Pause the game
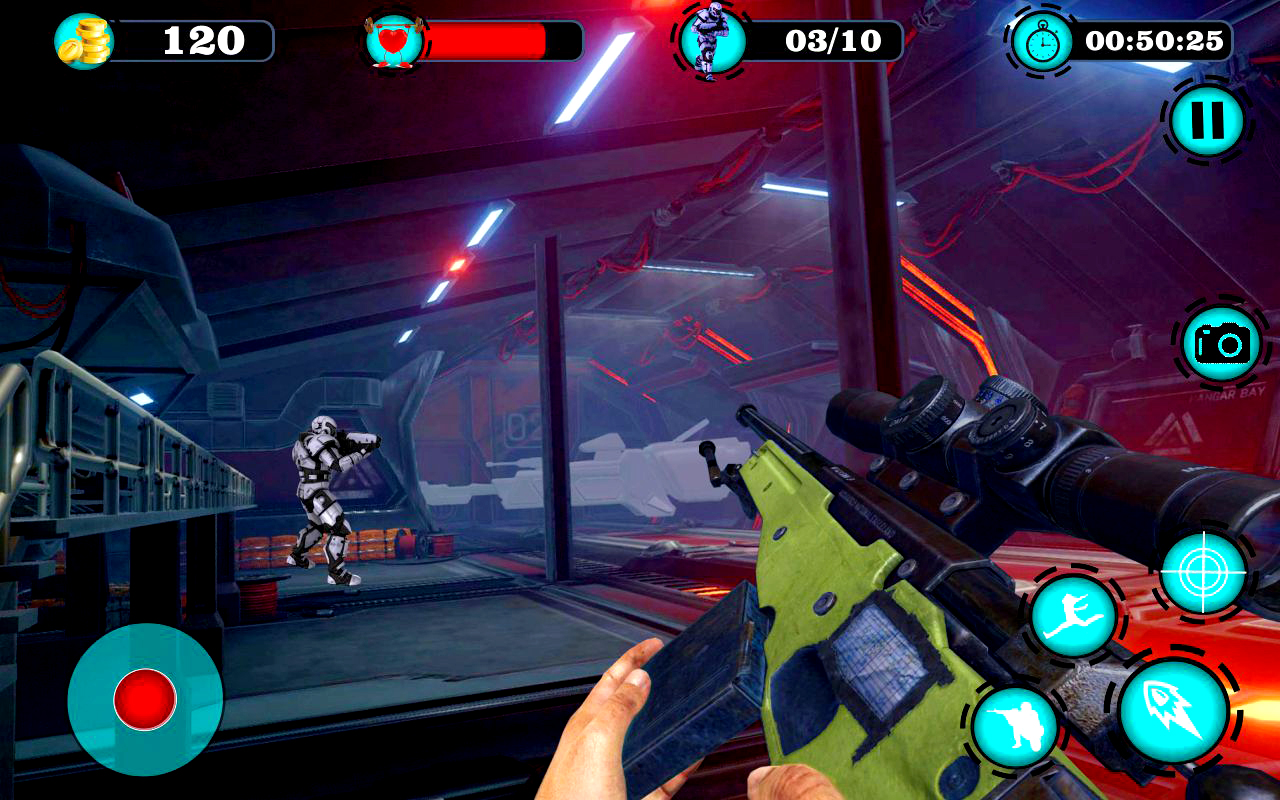Viewport: 1280px width, 800px height. click(x=1207, y=121)
